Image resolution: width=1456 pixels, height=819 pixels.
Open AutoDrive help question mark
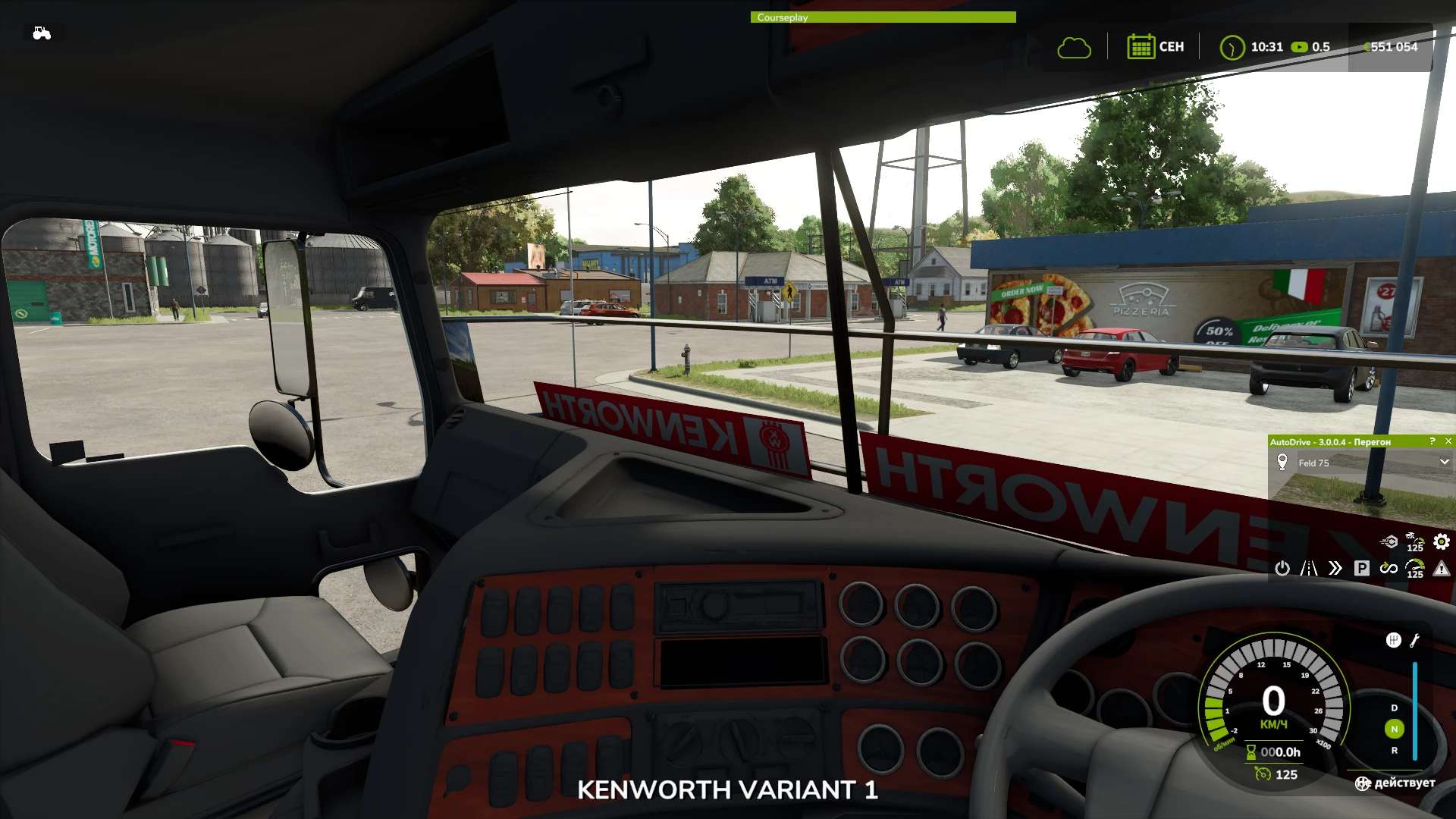click(1432, 441)
